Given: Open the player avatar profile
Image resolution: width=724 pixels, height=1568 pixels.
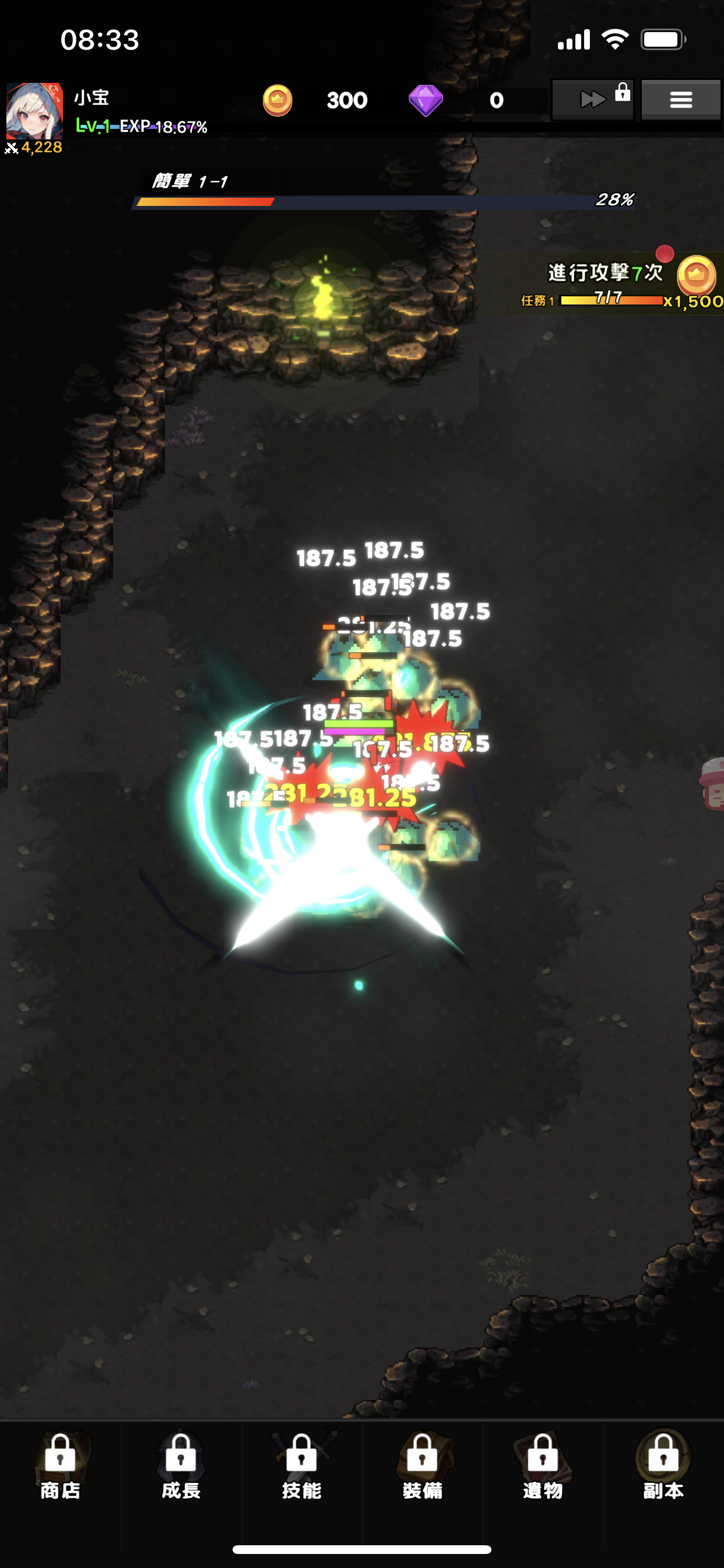Looking at the screenshot, I should click(34, 111).
